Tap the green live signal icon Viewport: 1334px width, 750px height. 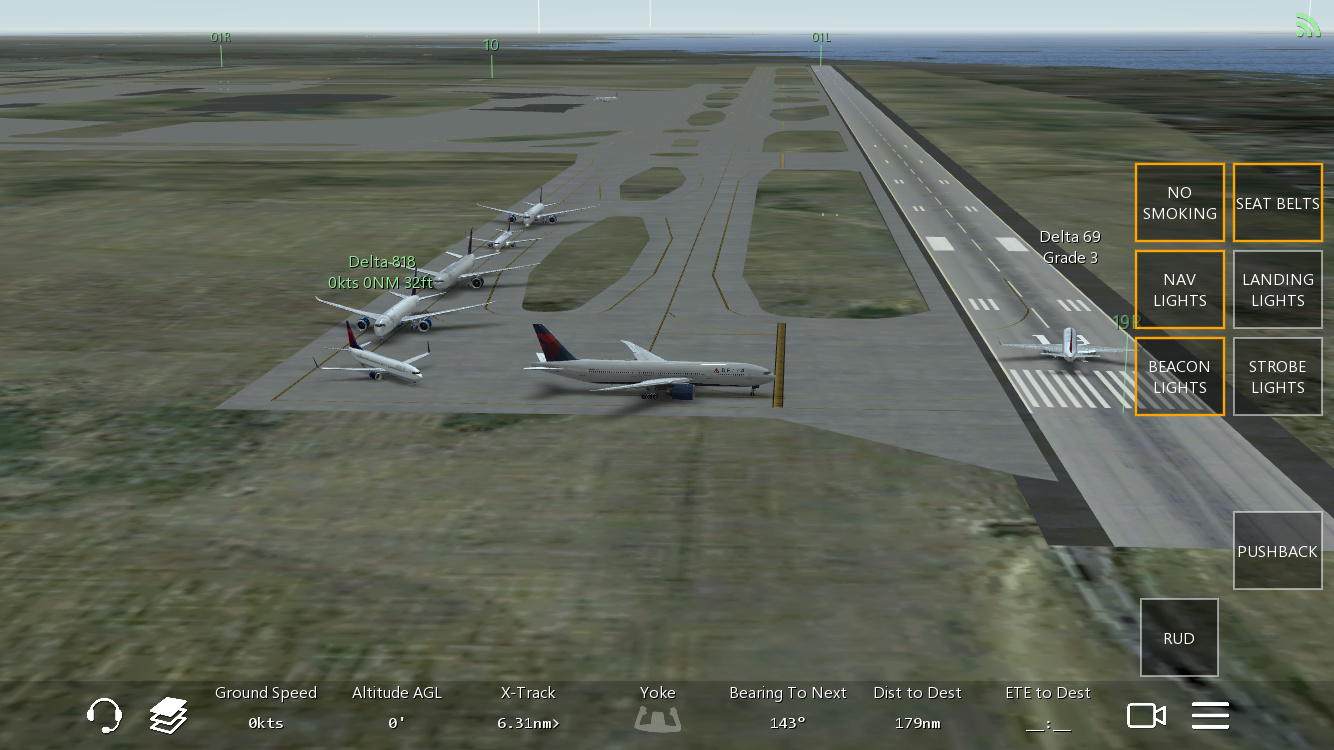click(1308, 25)
